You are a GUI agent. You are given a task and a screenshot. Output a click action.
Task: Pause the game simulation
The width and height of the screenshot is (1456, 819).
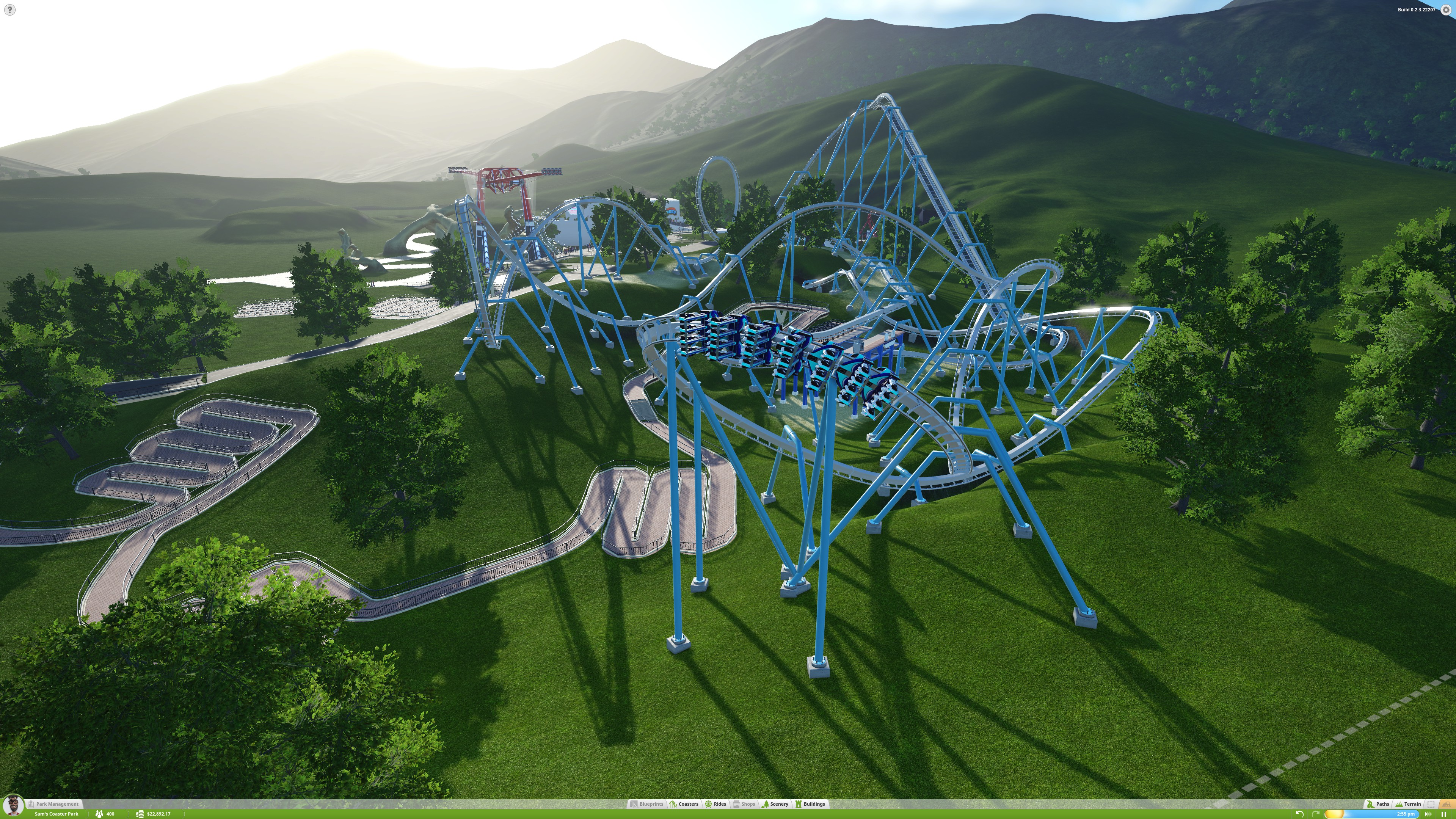[x=1443, y=814]
